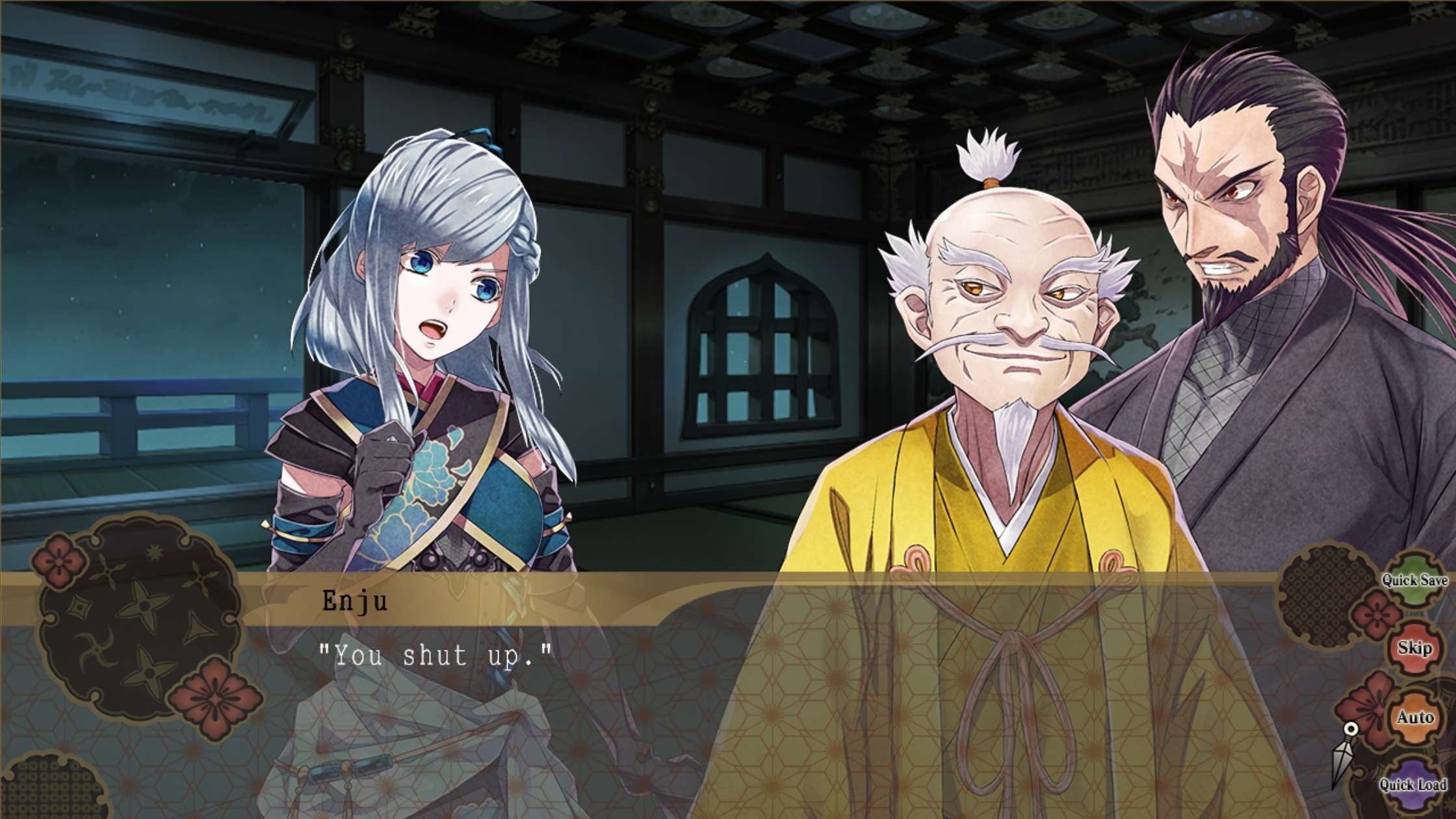This screenshot has width=1456, height=819.
Task: Advance the dialogue via the kunai cursor
Action: [x=1343, y=753]
